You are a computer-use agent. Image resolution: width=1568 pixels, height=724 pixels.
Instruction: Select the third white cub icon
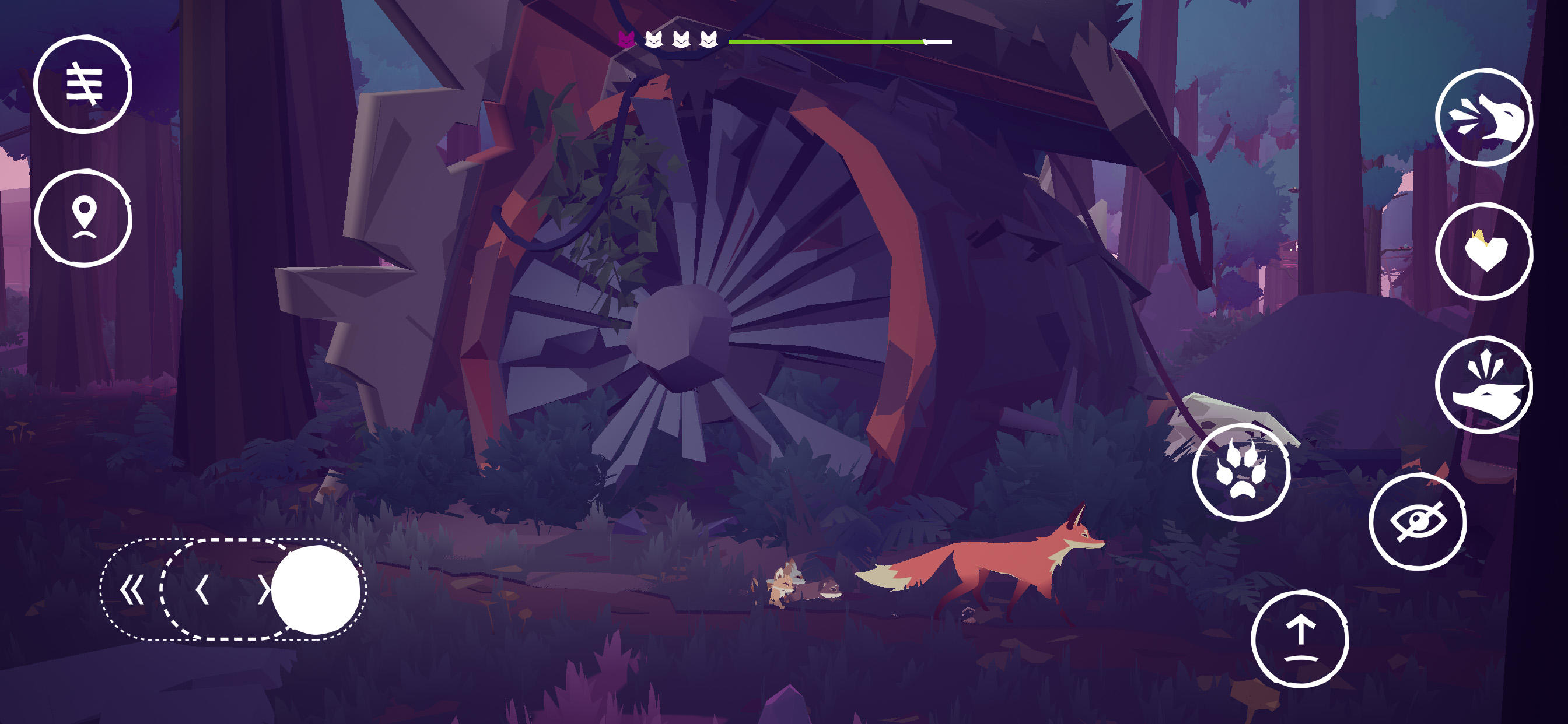click(708, 40)
